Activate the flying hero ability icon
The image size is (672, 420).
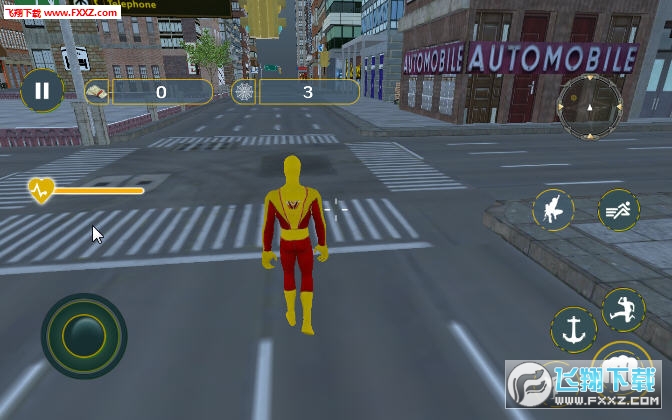(x=553, y=209)
